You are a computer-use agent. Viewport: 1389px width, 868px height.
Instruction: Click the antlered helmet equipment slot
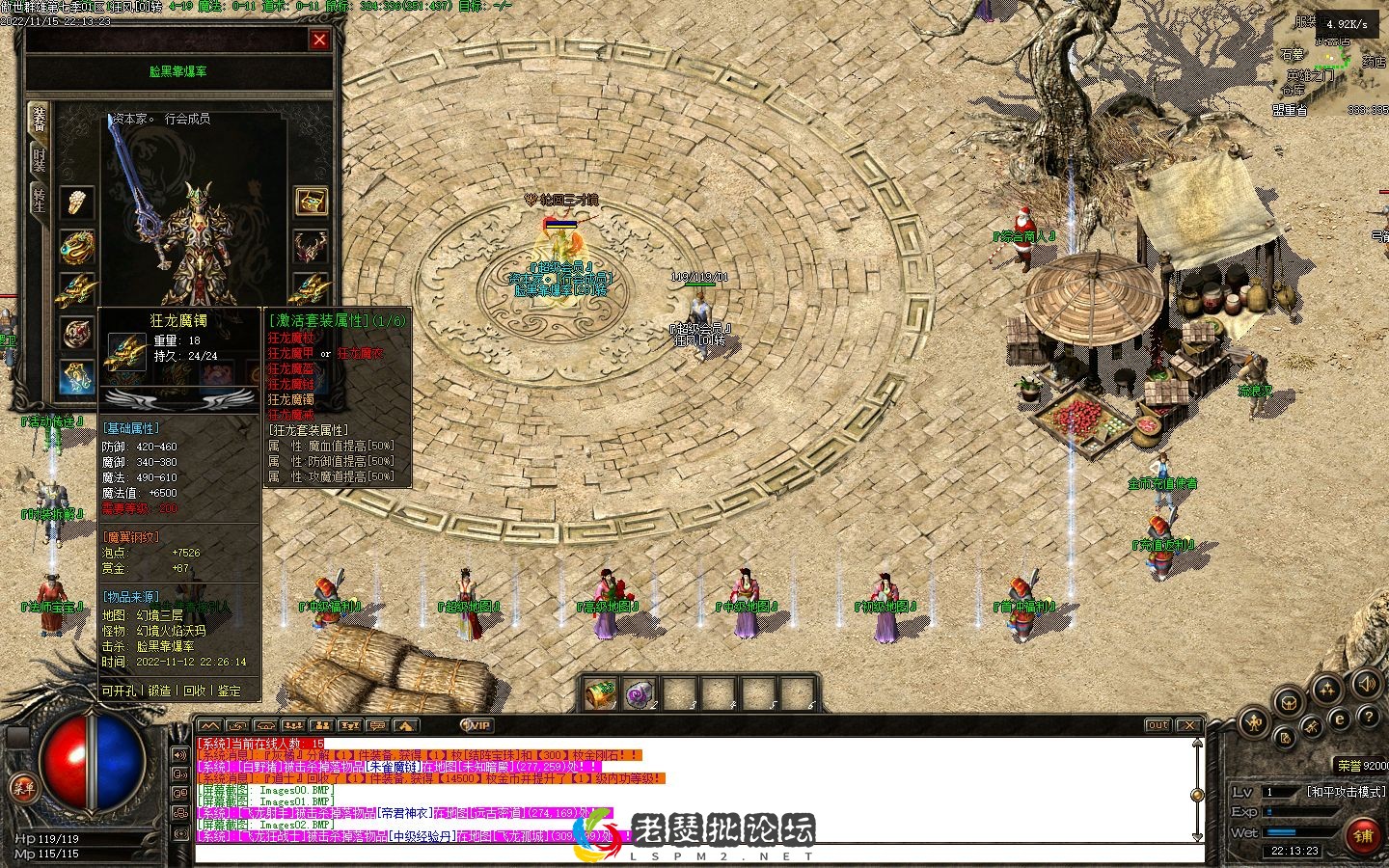tap(311, 246)
